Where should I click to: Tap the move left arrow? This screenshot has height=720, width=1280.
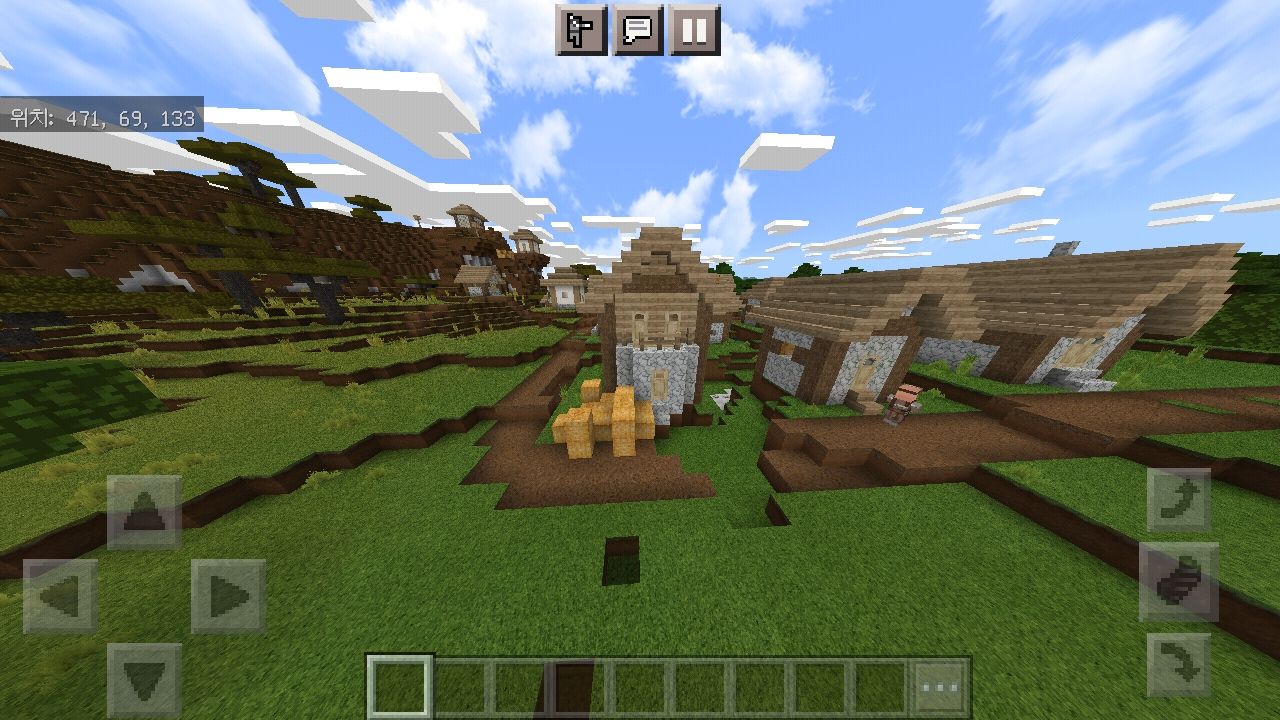tap(60, 596)
